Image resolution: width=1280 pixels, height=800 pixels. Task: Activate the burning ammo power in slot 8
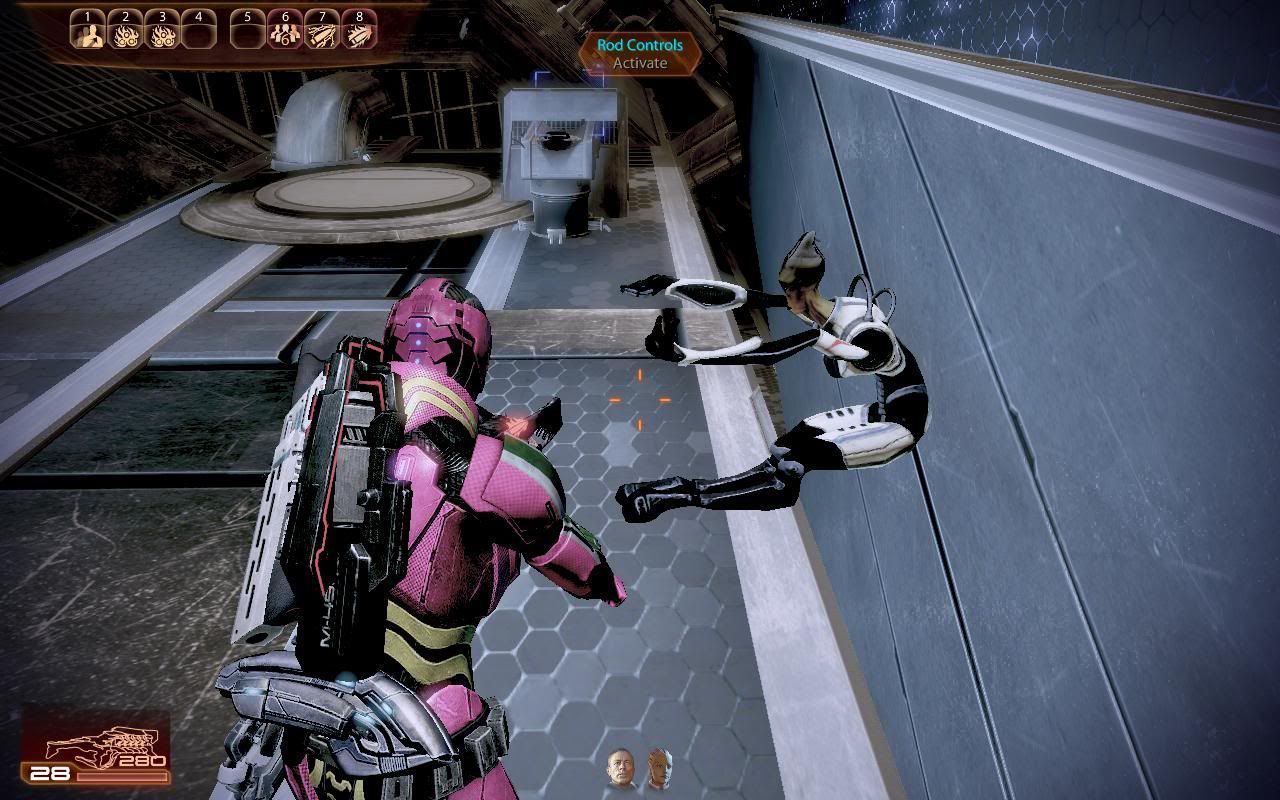358,34
